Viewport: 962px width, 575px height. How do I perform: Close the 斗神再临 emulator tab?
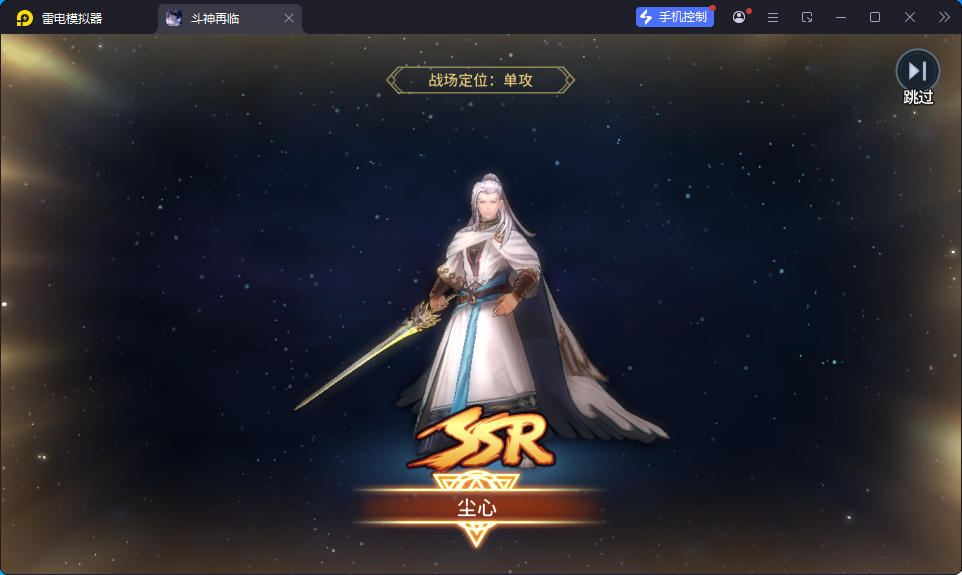pyautogui.click(x=289, y=18)
